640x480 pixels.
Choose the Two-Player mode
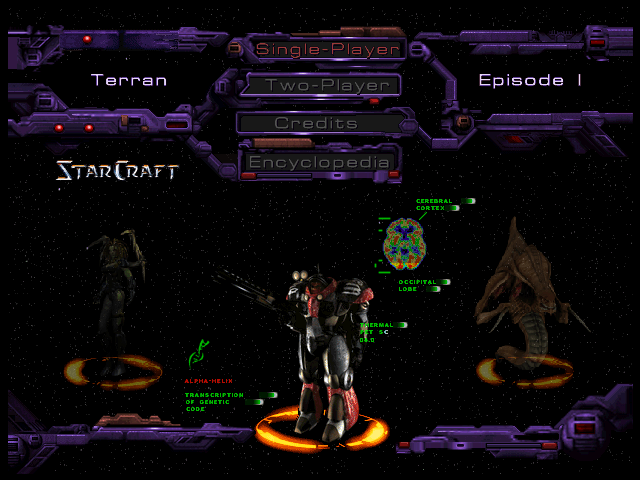(328, 86)
